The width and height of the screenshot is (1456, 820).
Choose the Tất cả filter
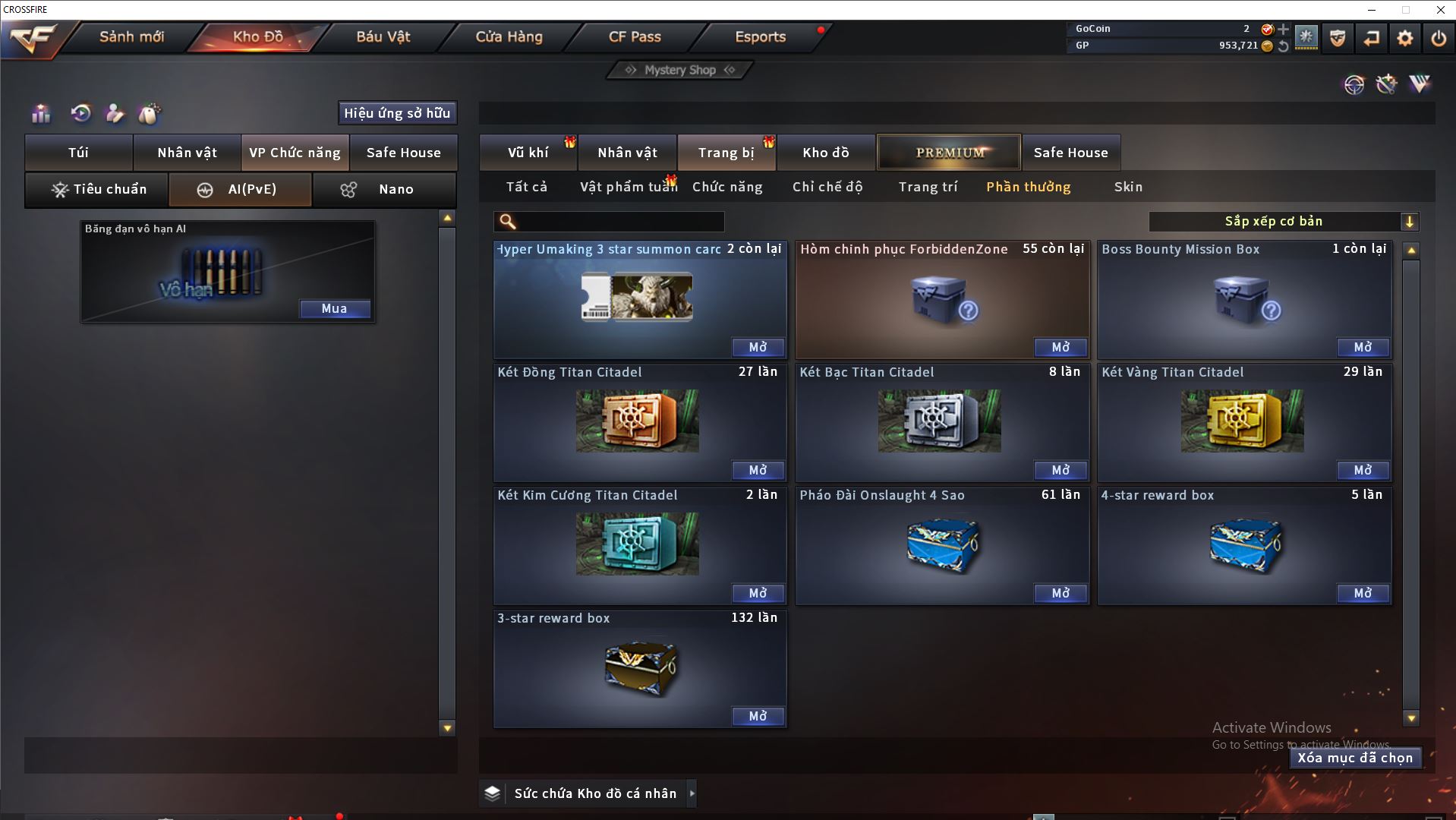tap(527, 187)
